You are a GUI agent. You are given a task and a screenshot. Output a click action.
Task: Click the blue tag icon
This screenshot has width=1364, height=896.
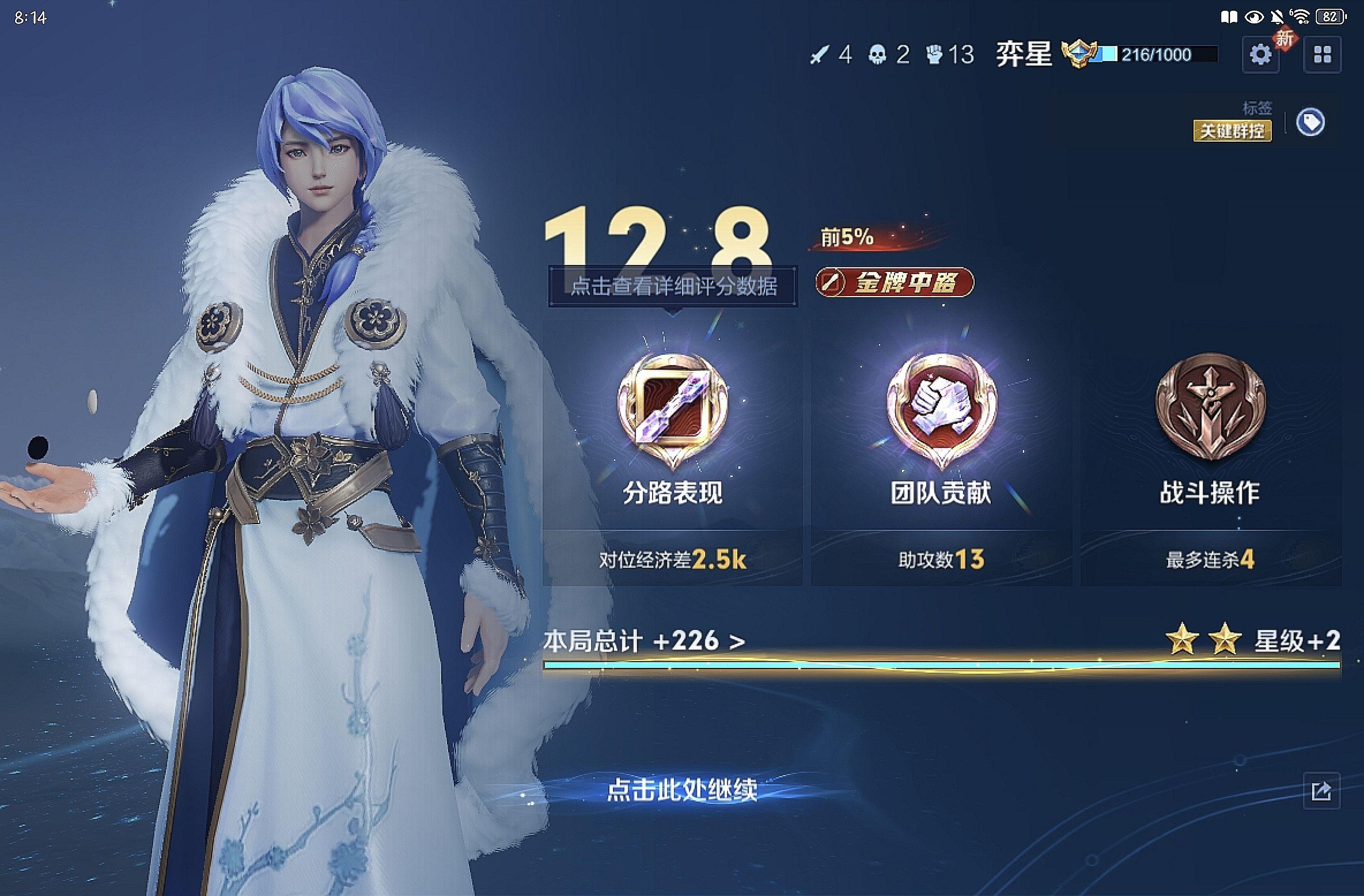(1310, 123)
